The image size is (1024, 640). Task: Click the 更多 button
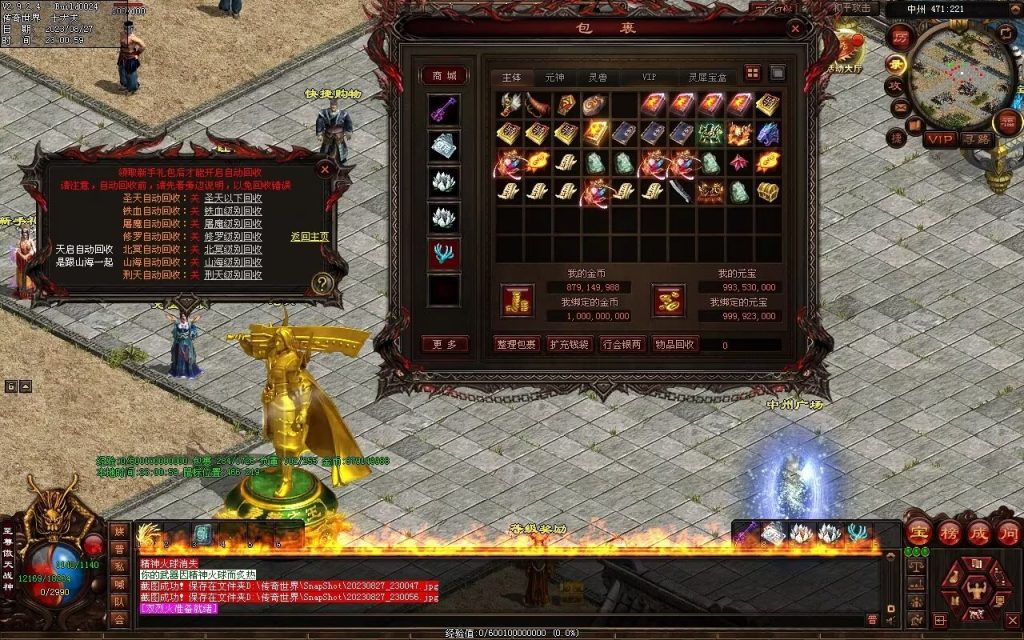(x=444, y=344)
